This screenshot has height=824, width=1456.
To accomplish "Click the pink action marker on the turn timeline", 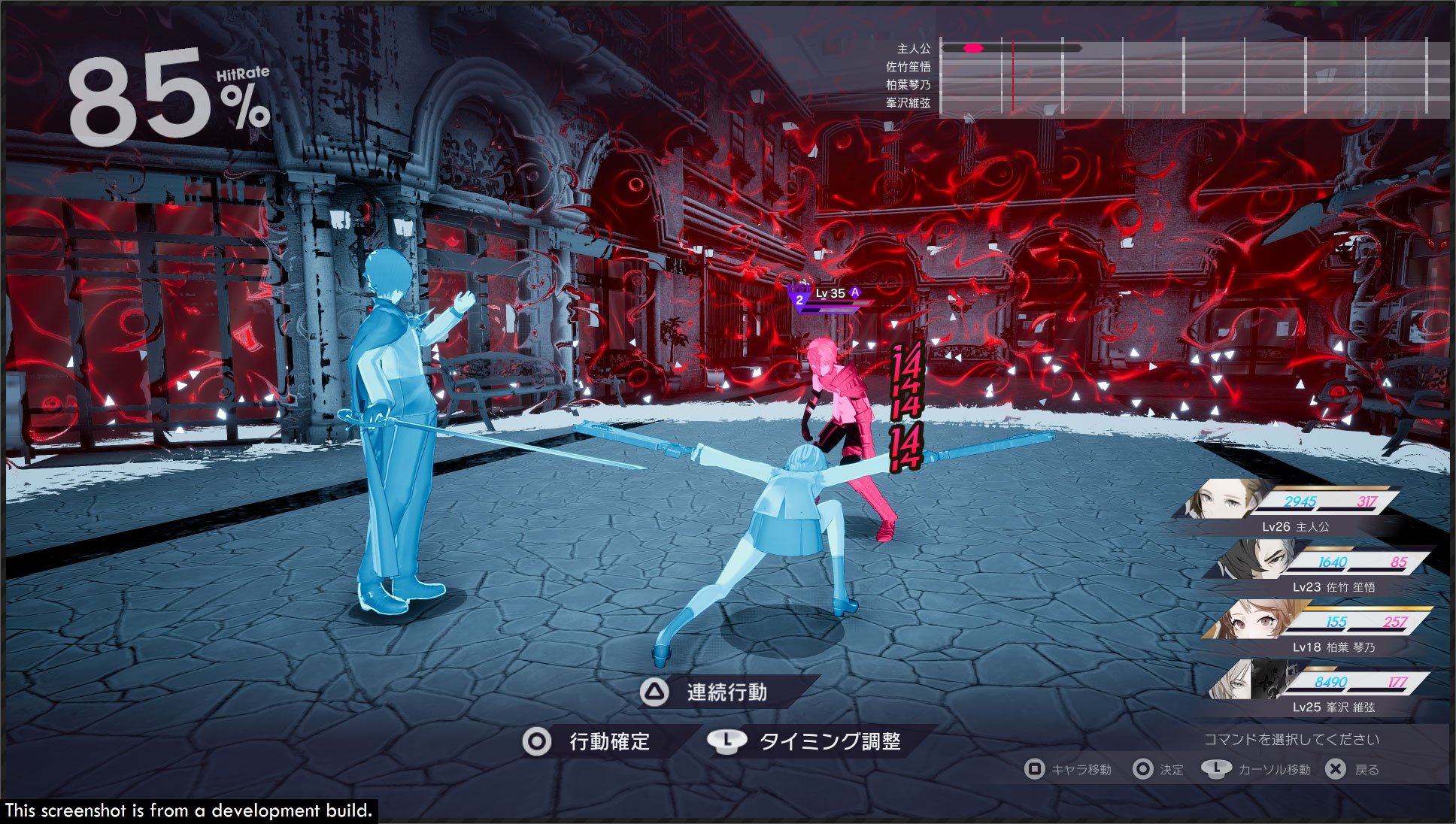I will click(x=973, y=47).
